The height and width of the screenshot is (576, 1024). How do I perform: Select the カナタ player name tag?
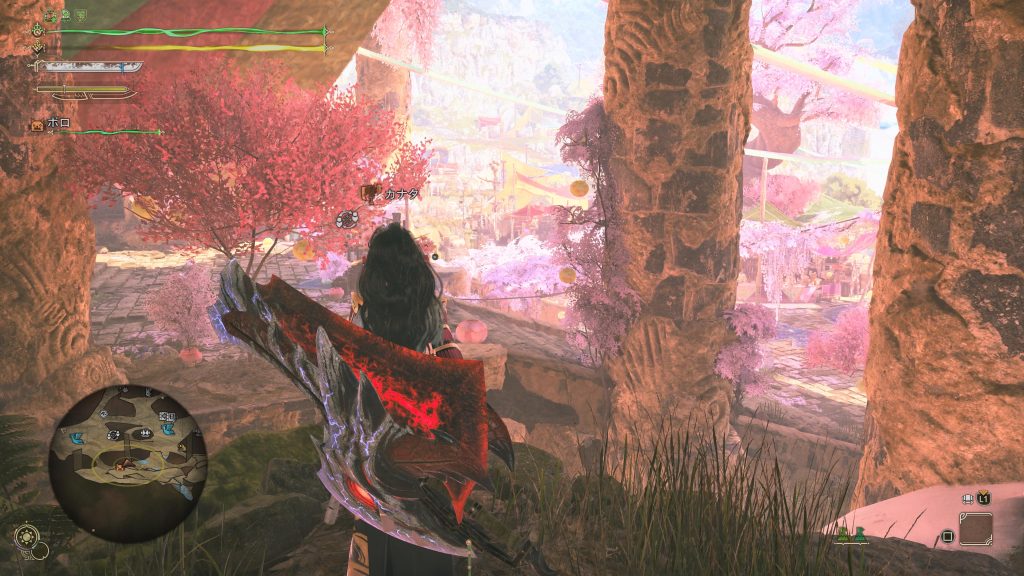pos(400,195)
